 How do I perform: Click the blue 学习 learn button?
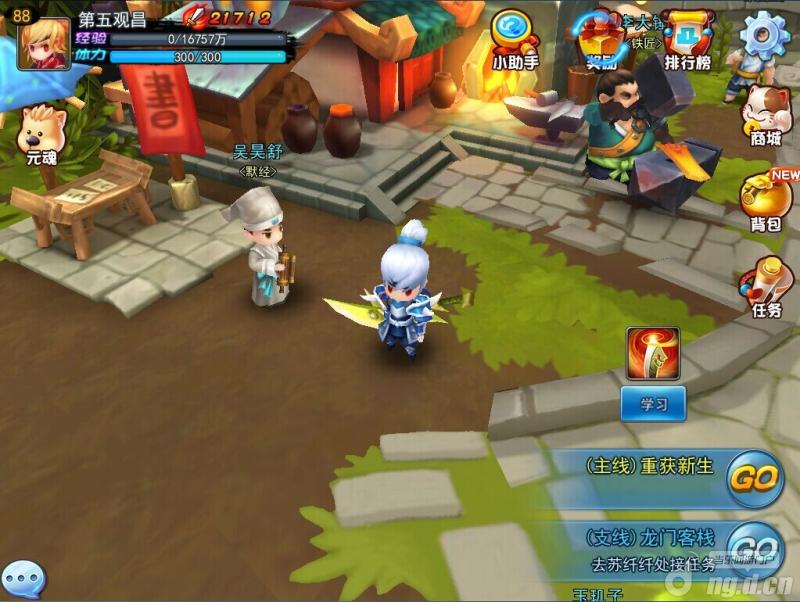point(653,404)
